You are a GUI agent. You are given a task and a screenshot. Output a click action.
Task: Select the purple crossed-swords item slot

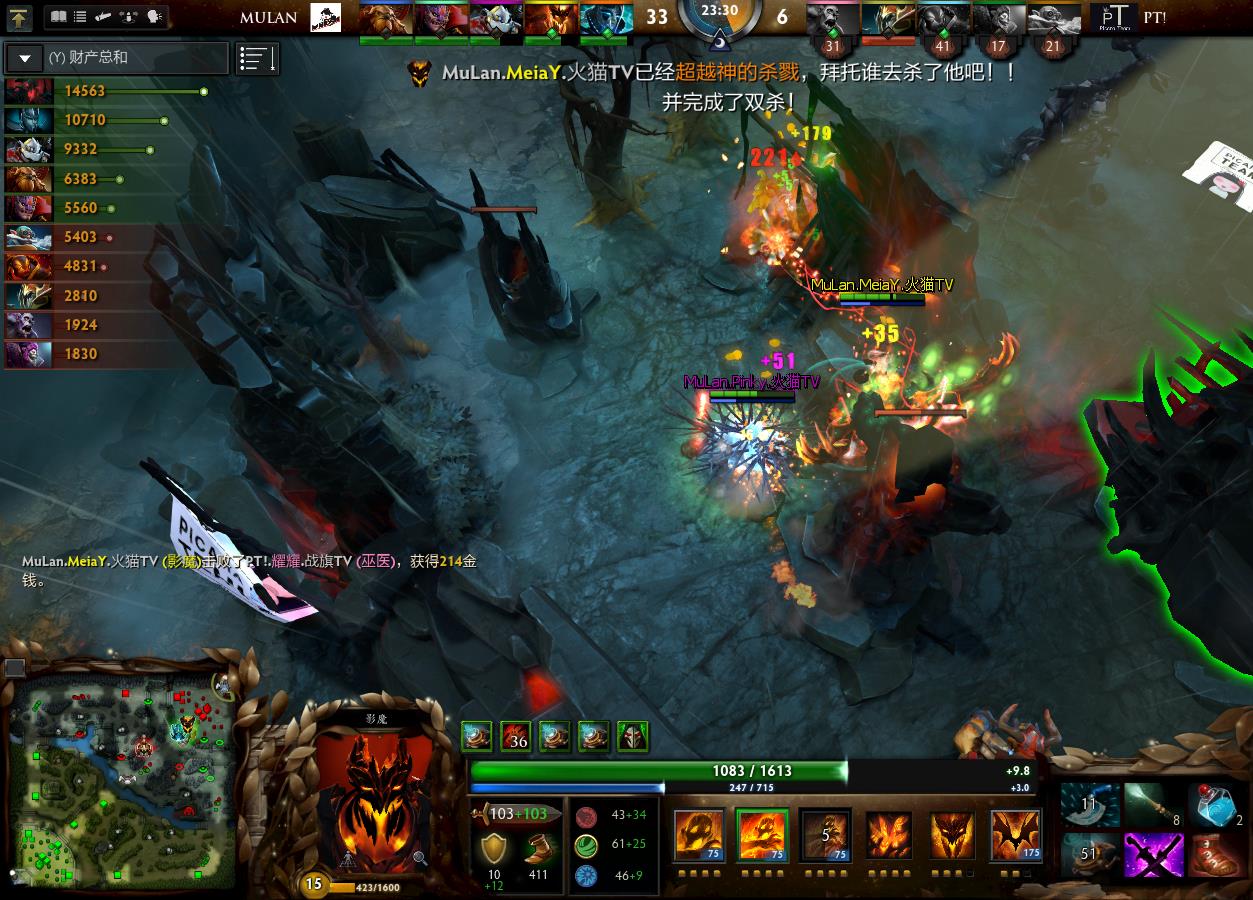click(x=1153, y=856)
